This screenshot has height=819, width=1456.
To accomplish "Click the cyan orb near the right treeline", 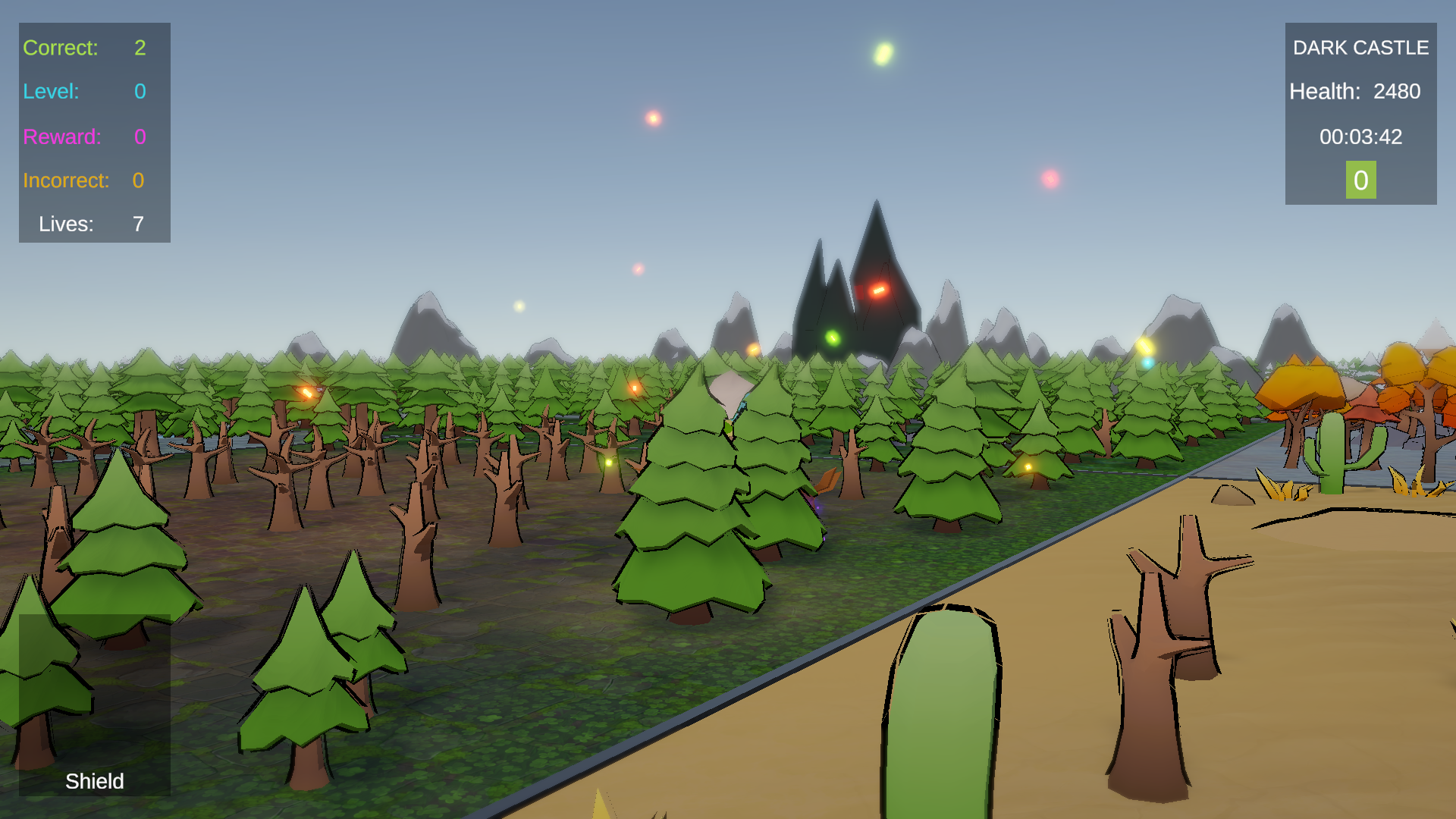I will tap(1147, 362).
